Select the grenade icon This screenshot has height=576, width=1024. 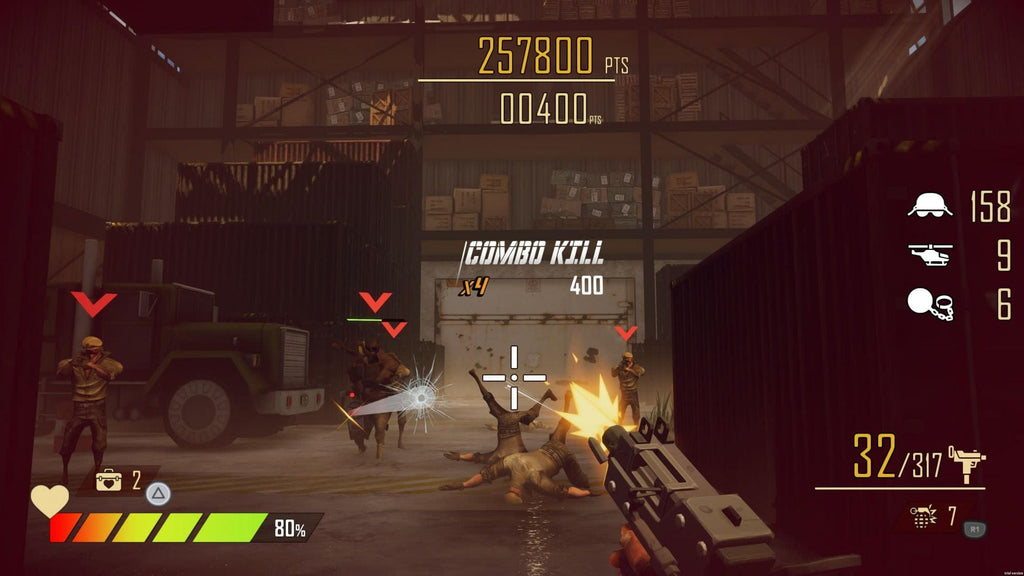pos(922,517)
